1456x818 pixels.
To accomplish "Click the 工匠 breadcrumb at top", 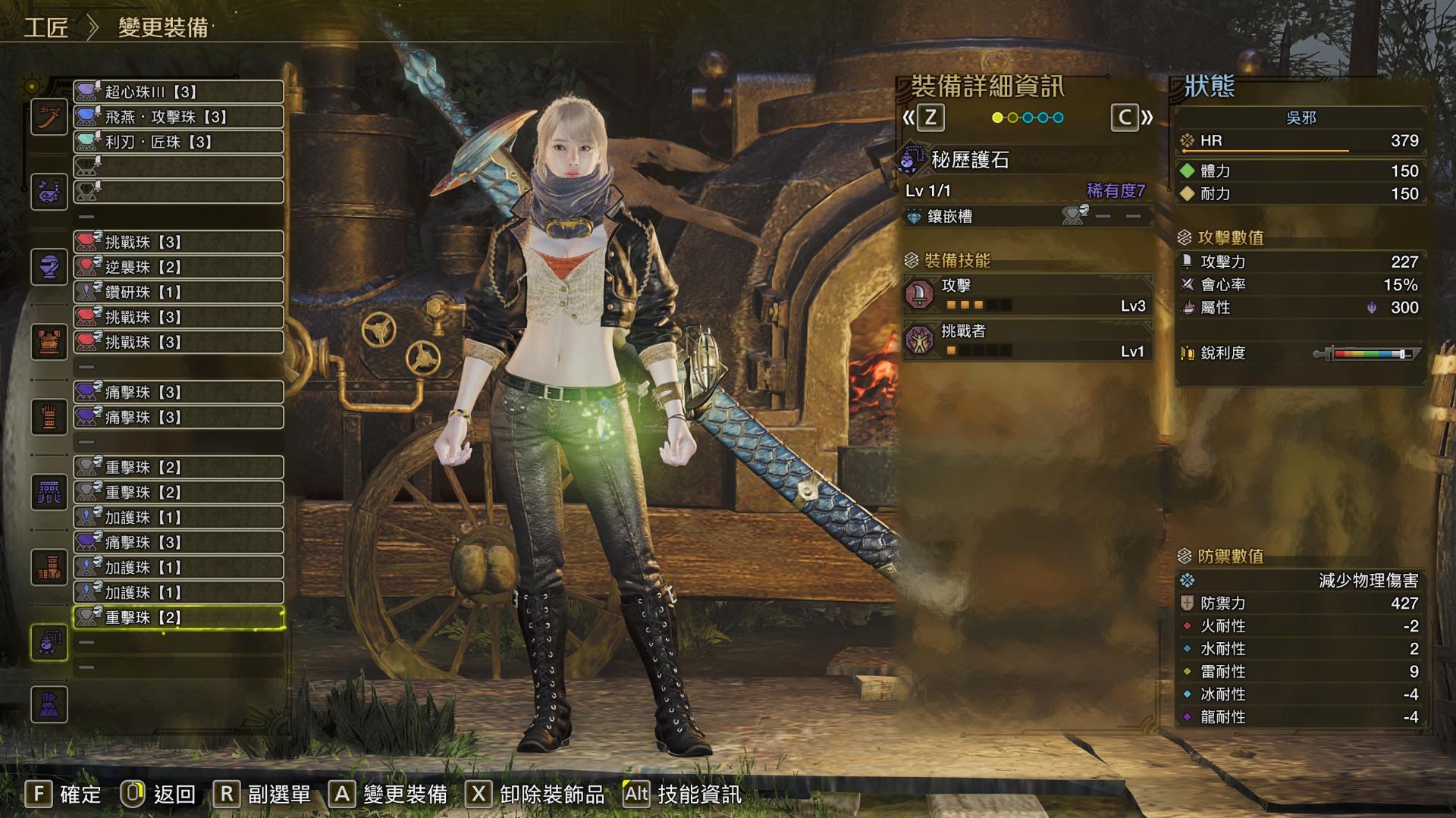I will pyautogui.click(x=46, y=28).
